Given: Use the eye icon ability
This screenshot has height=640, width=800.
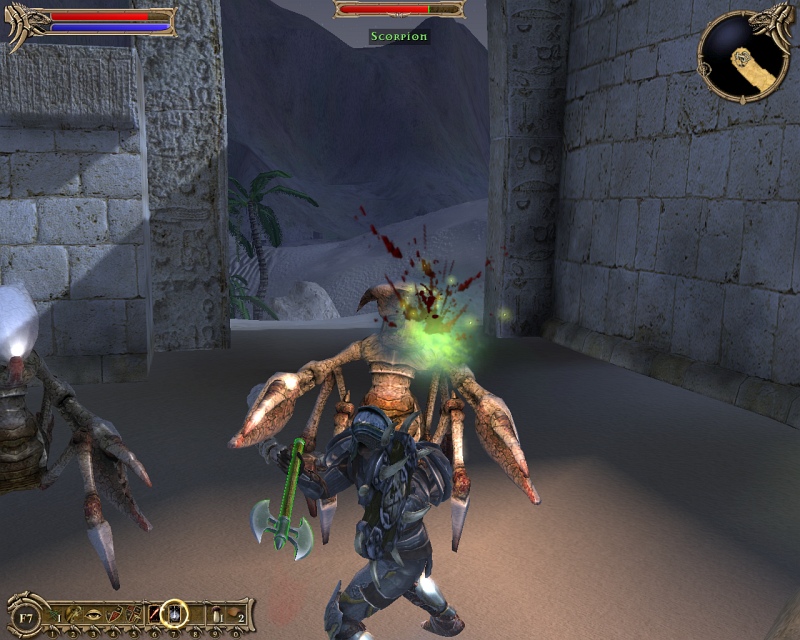Looking at the screenshot, I should [x=95, y=613].
